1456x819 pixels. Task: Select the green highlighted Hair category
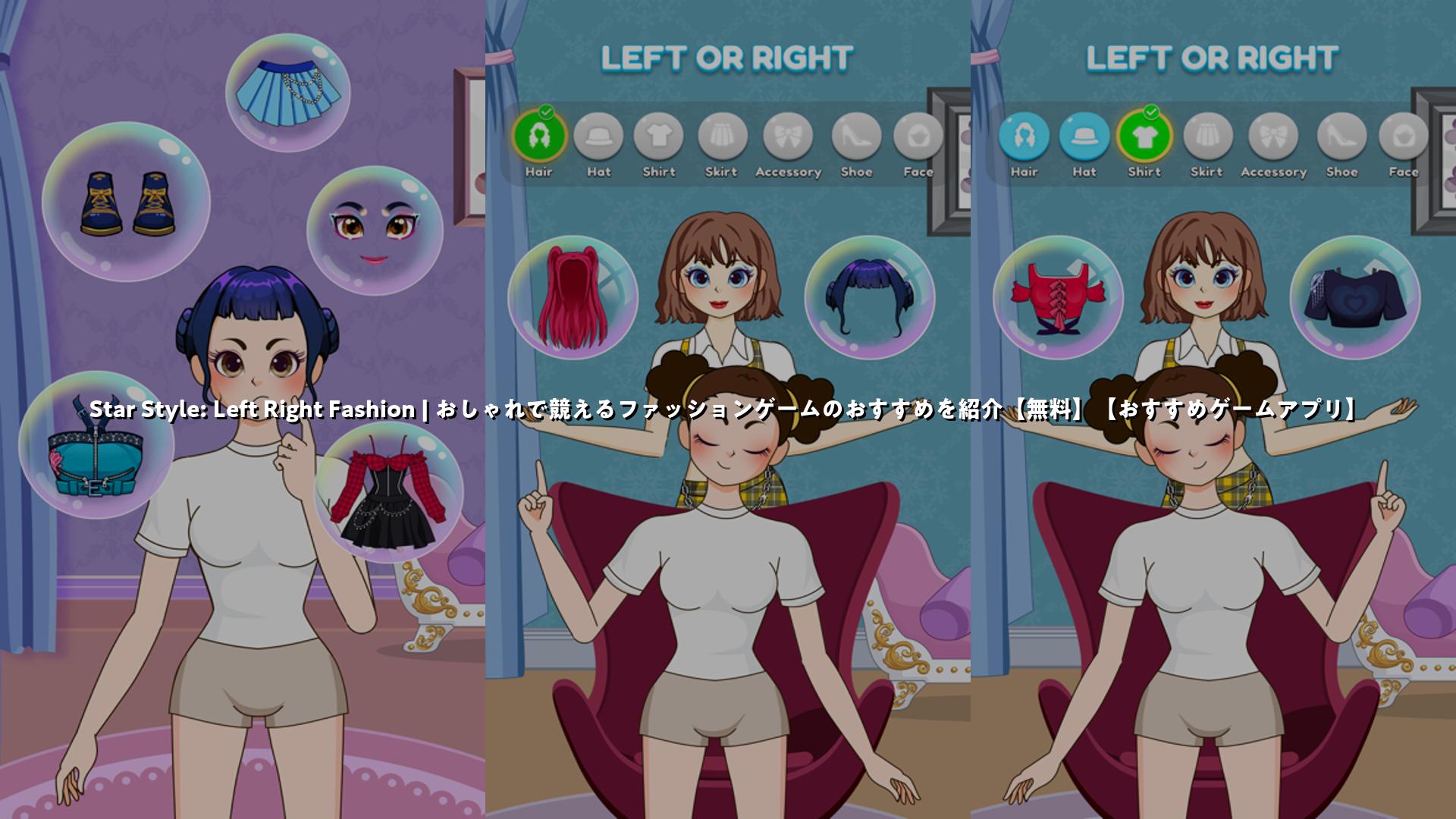pos(539,137)
